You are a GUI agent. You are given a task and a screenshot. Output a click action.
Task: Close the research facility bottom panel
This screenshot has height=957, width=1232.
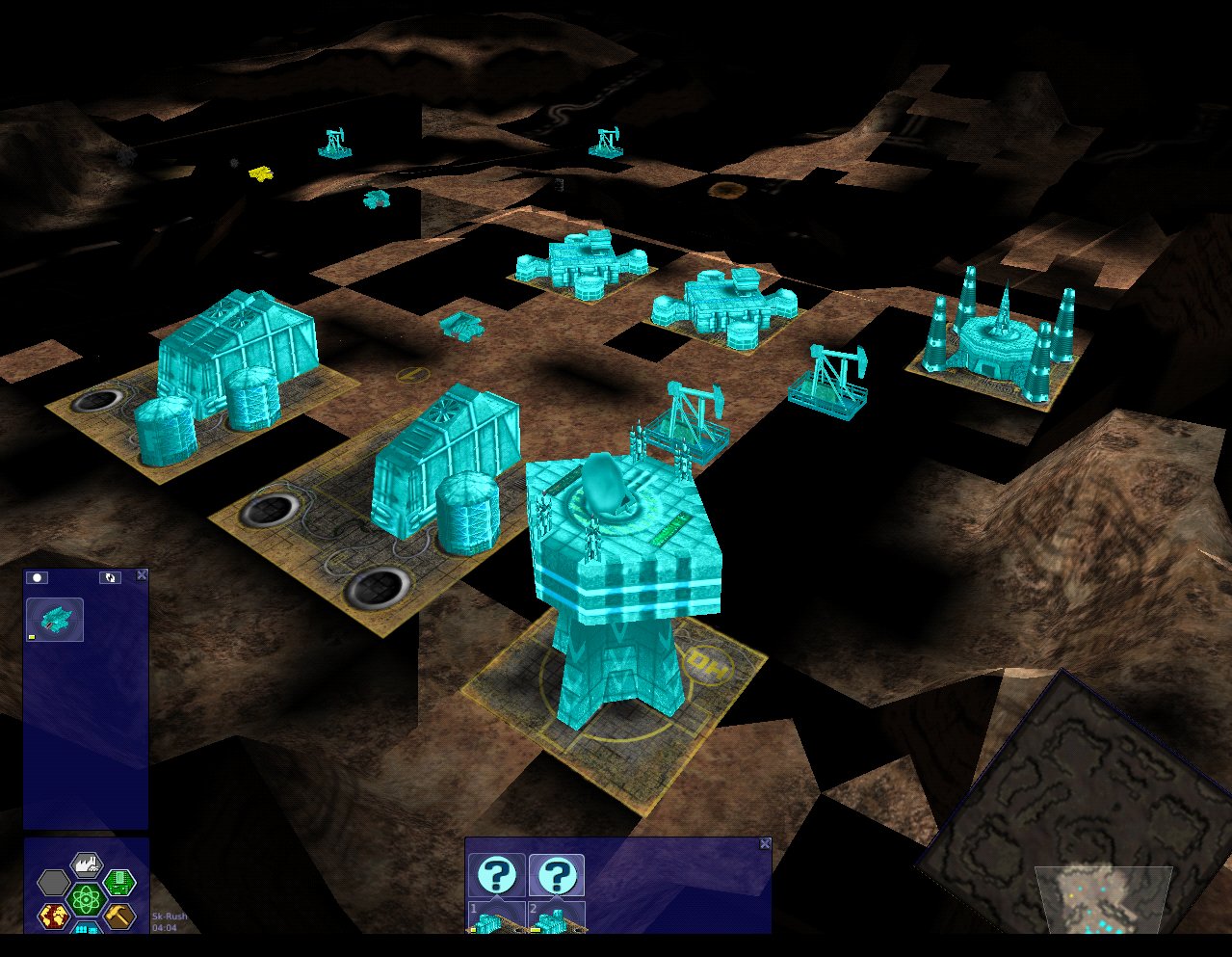click(765, 843)
